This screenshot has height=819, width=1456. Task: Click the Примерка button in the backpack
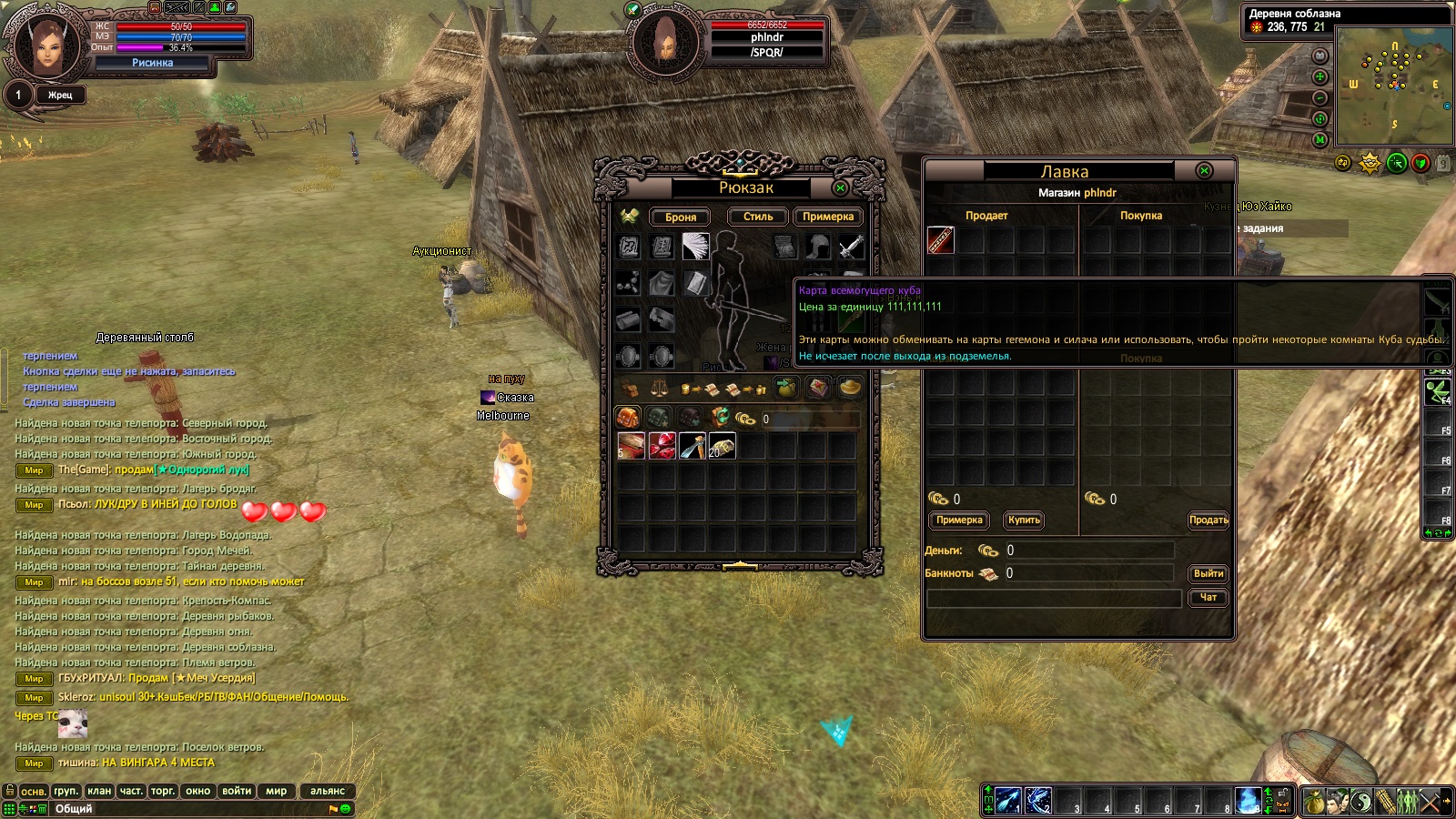(827, 217)
